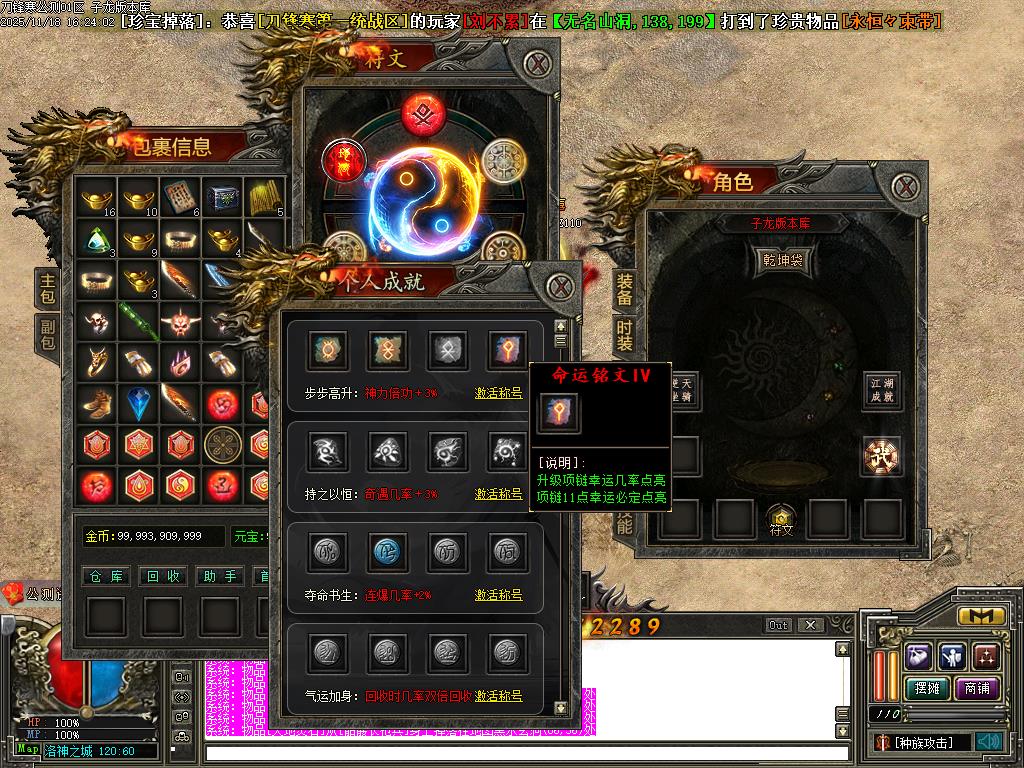Open the 乾坤袋 pouch button
Image resolution: width=1024 pixels, height=768 pixels.
tap(781, 260)
